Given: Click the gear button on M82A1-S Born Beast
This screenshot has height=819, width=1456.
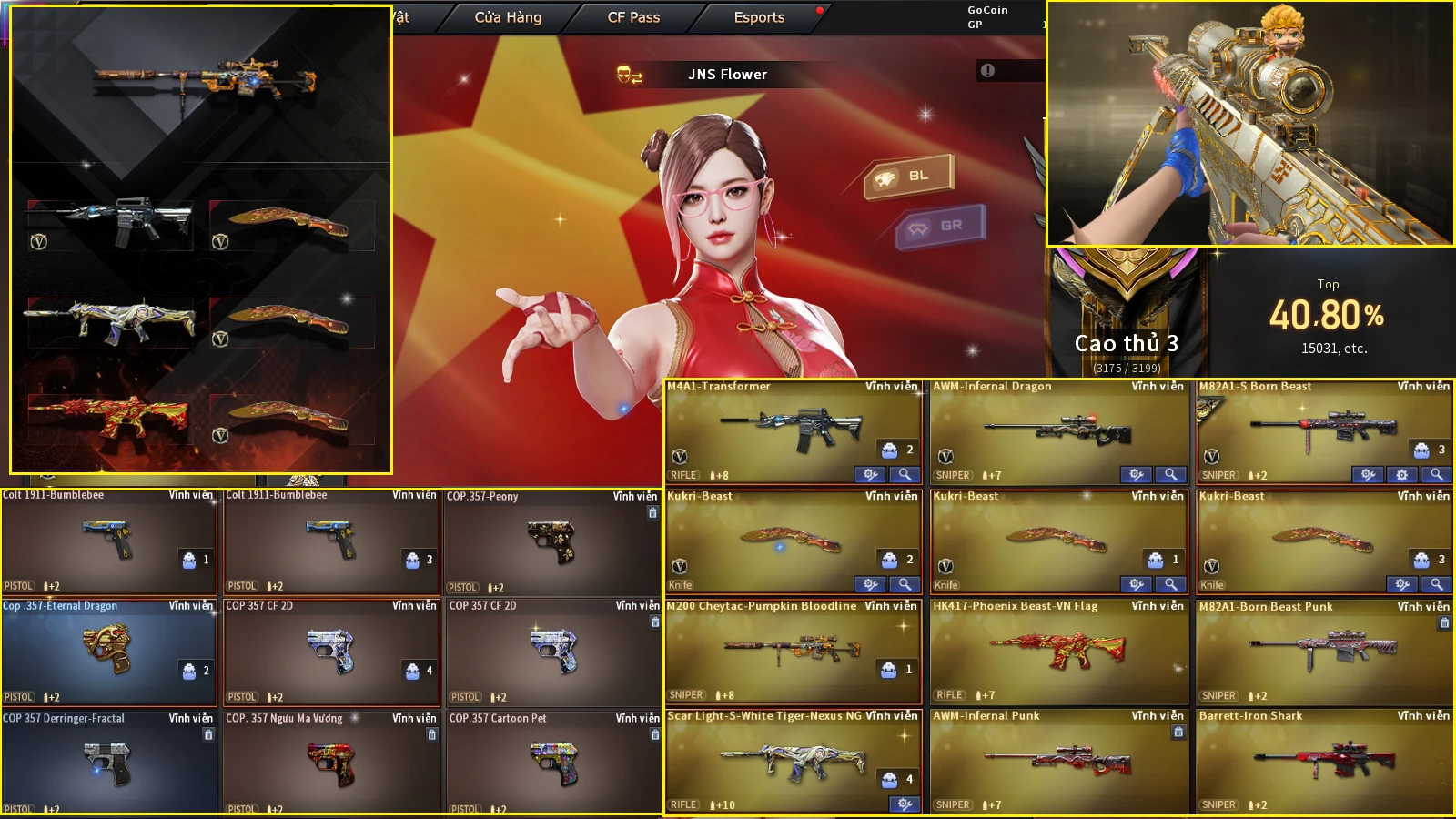Looking at the screenshot, I should (1401, 474).
